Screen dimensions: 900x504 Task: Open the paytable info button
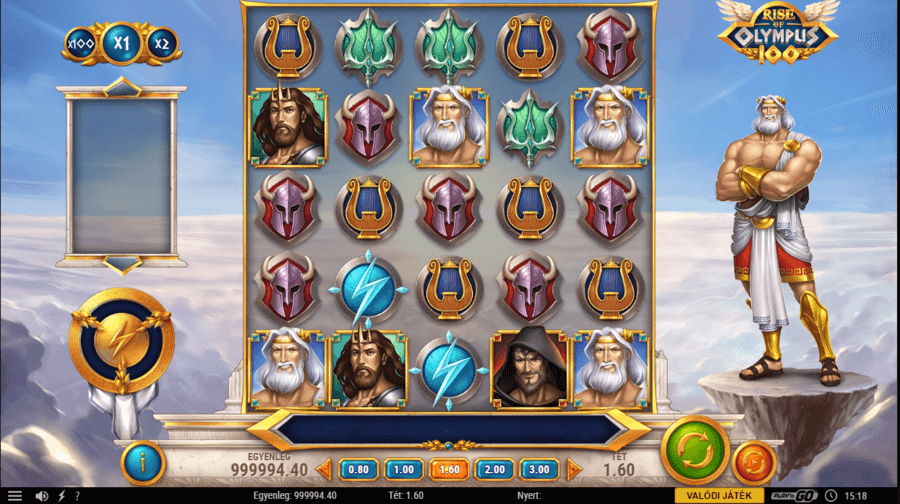142,463
